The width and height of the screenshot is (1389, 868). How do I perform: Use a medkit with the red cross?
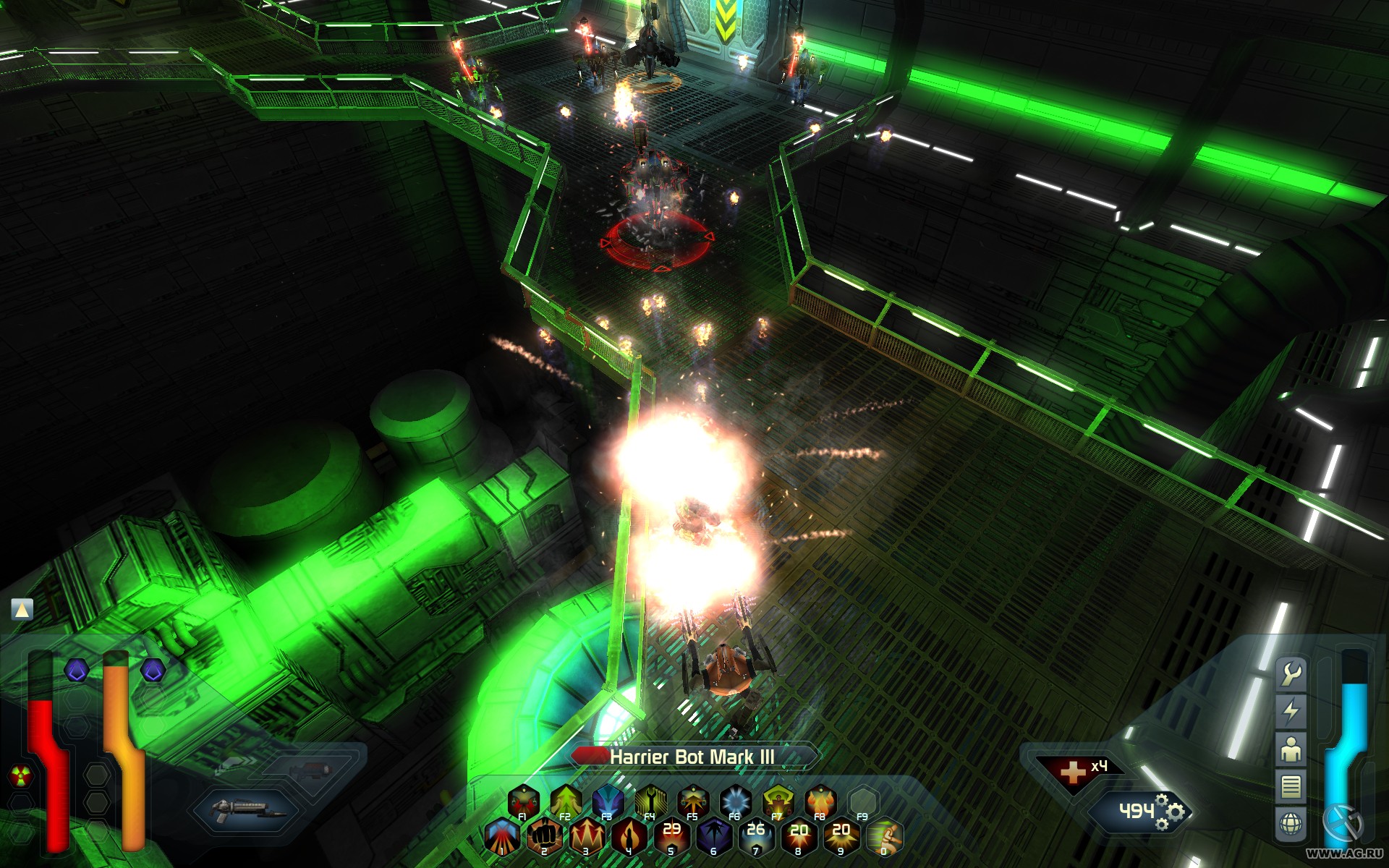(x=1072, y=772)
